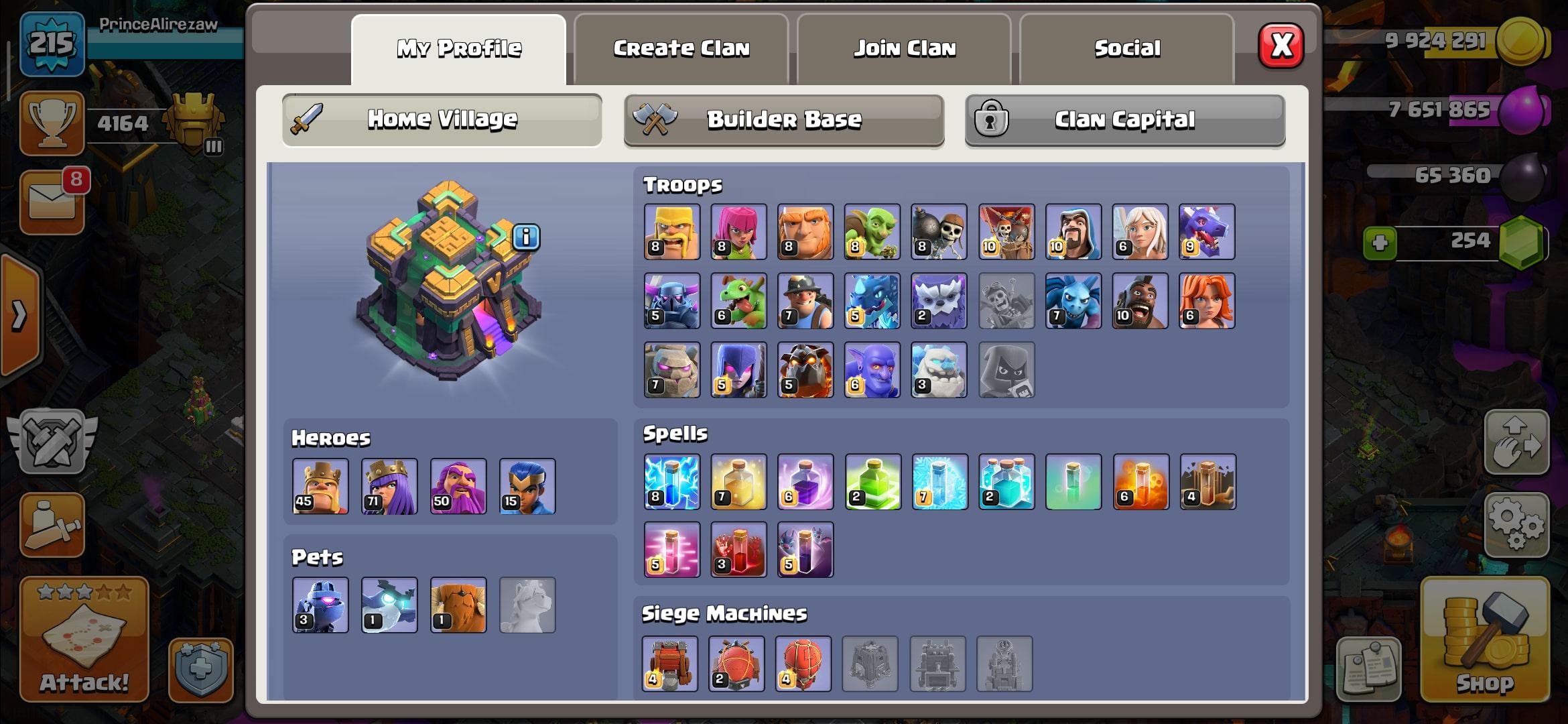Click the Lightning Spell icon
Image resolution: width=1568 pixels, height=724 pixels.
click(x=671, y=481)
